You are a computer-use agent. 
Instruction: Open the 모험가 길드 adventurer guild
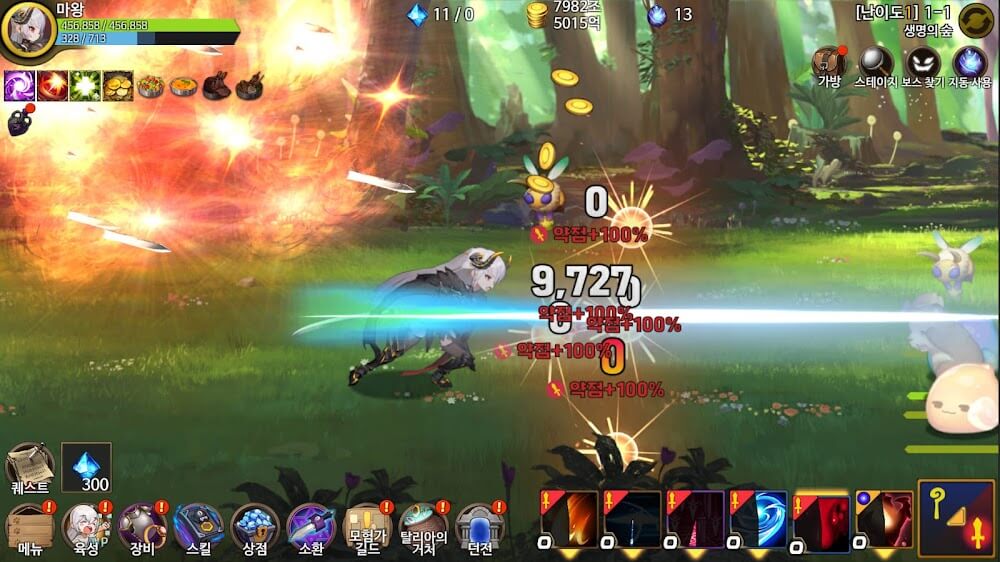pyautogui.click(x=367, y=529)
